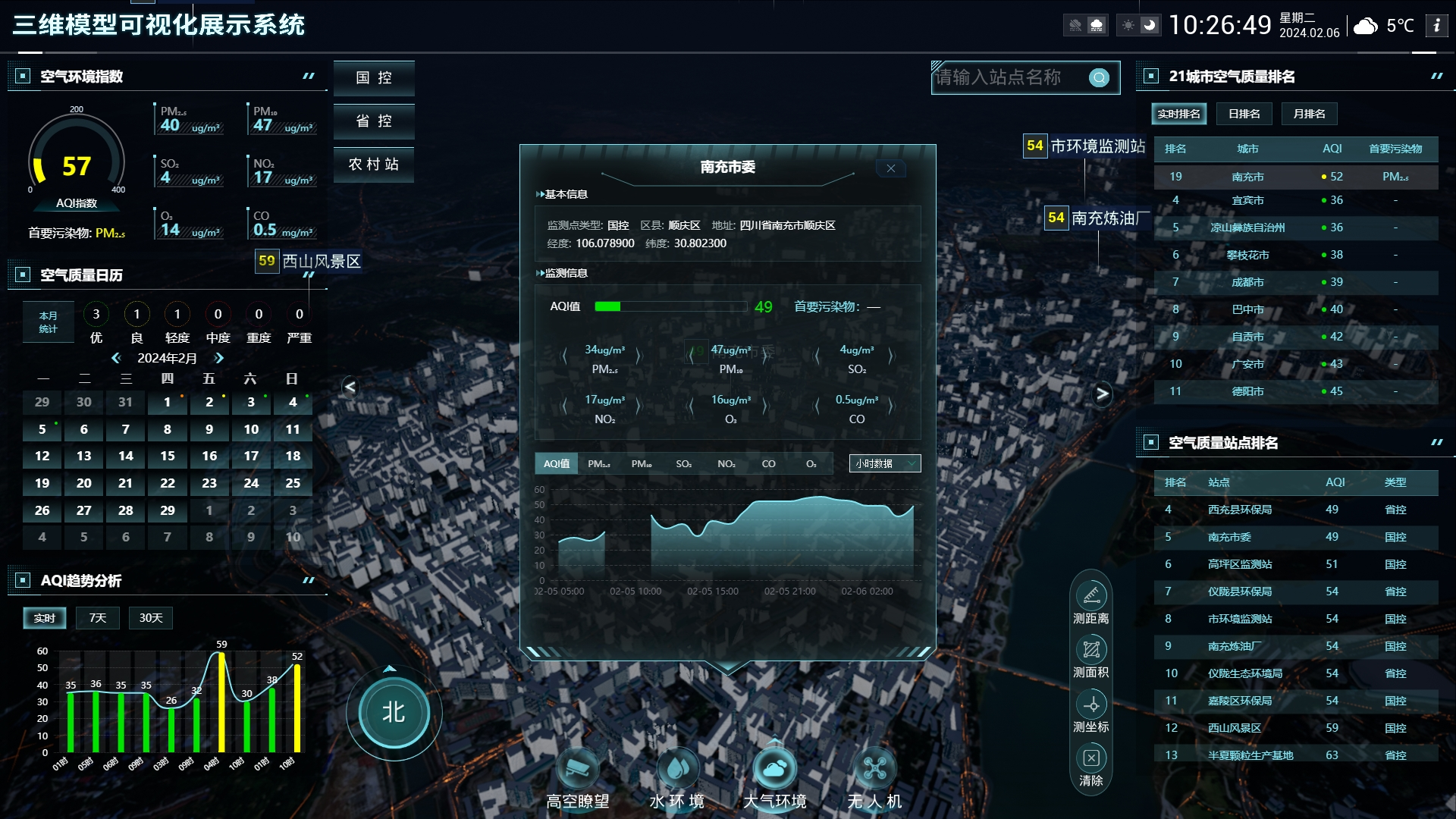Click the station name search field
The width and height of the screenshot is (1456, 819).
point(1009,77)
